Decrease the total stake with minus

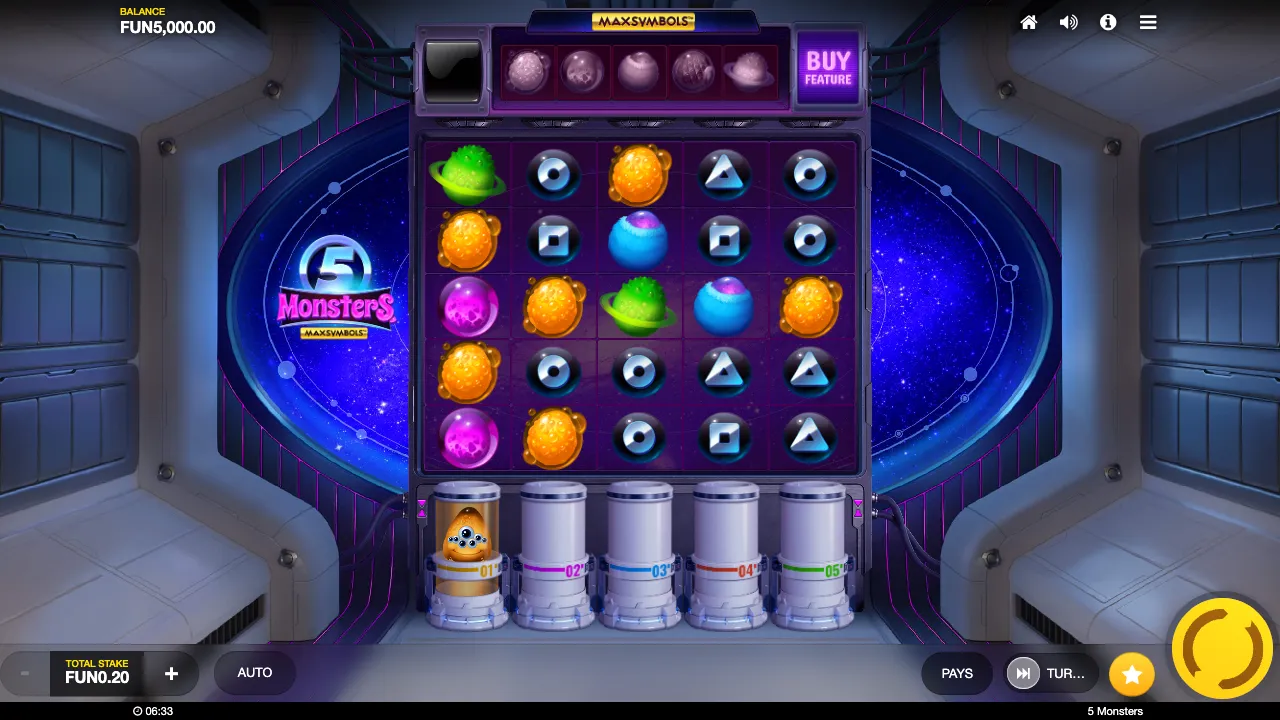click(x=25, y=674)
